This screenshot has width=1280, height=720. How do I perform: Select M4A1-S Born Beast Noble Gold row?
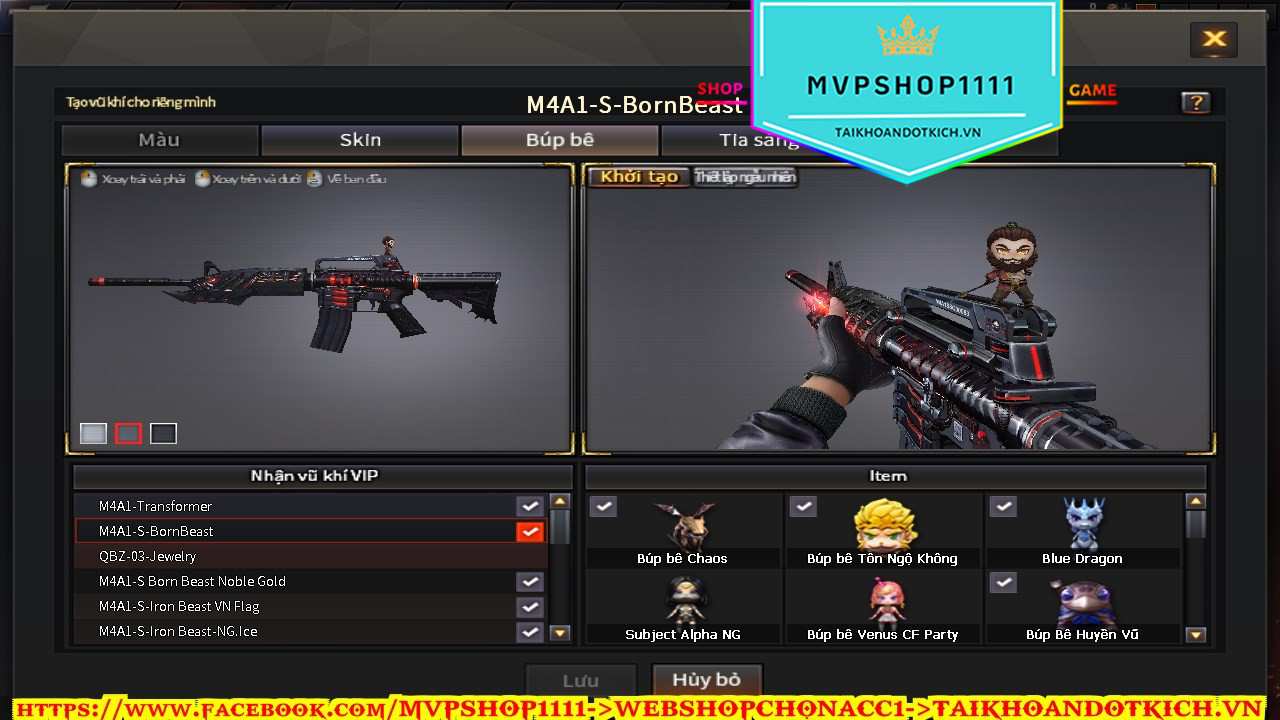pyautogui.click(x=300, y=581)
